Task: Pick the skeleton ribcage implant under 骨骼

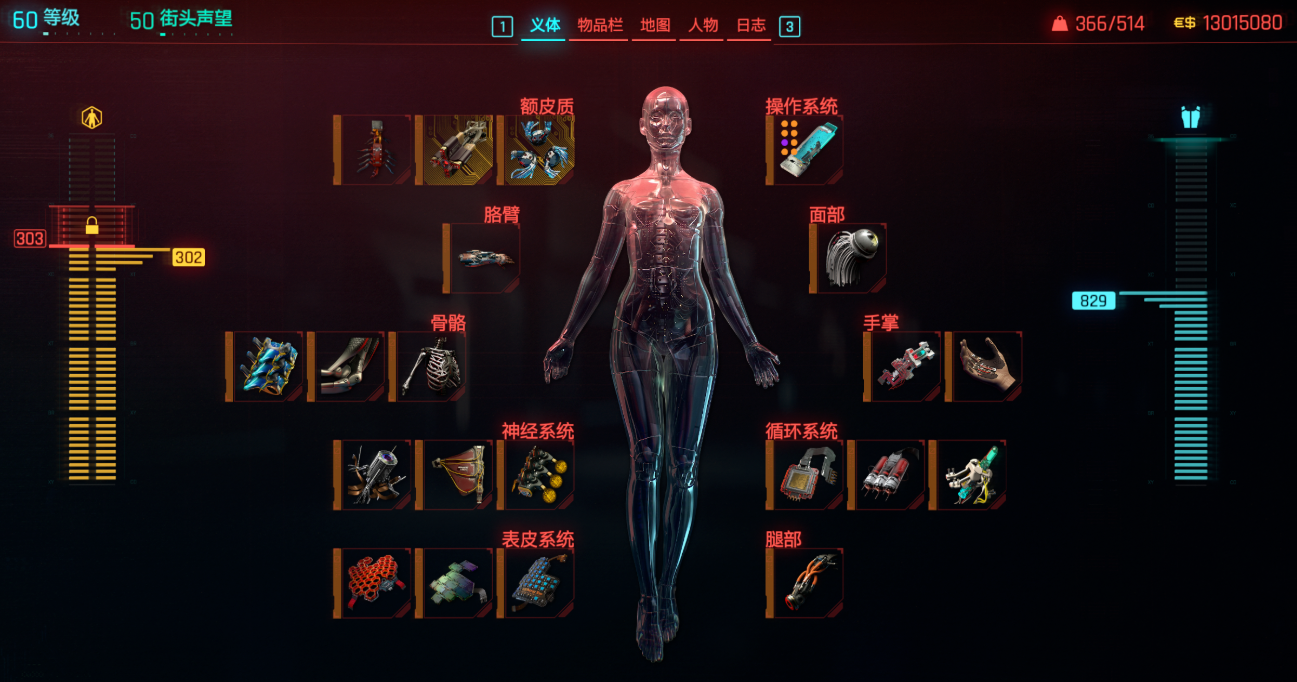Action: [428, 367]
